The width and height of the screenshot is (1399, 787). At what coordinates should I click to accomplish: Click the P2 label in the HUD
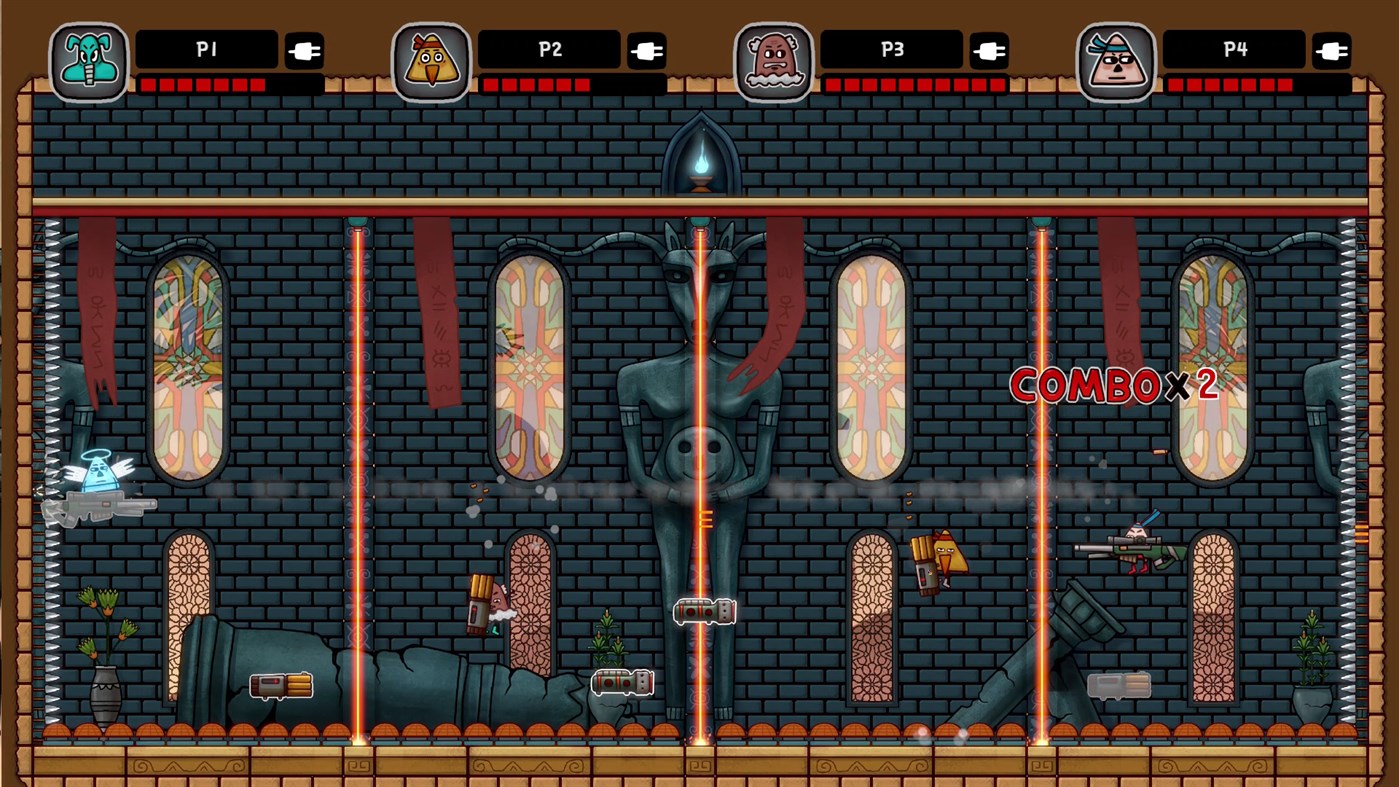tap(551, 49)
